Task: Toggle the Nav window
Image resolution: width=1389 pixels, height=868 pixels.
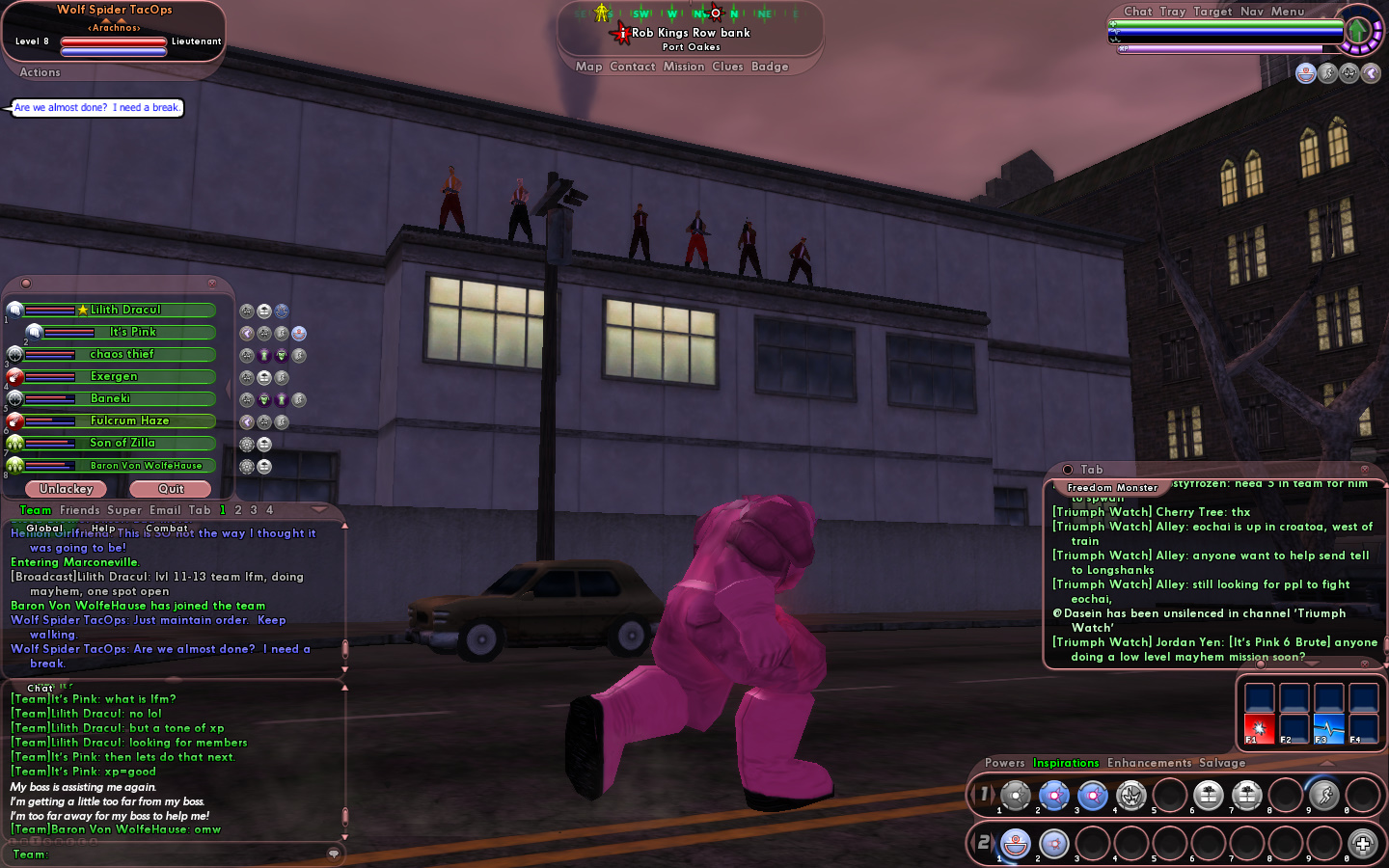Action: tap(1251, 12)
